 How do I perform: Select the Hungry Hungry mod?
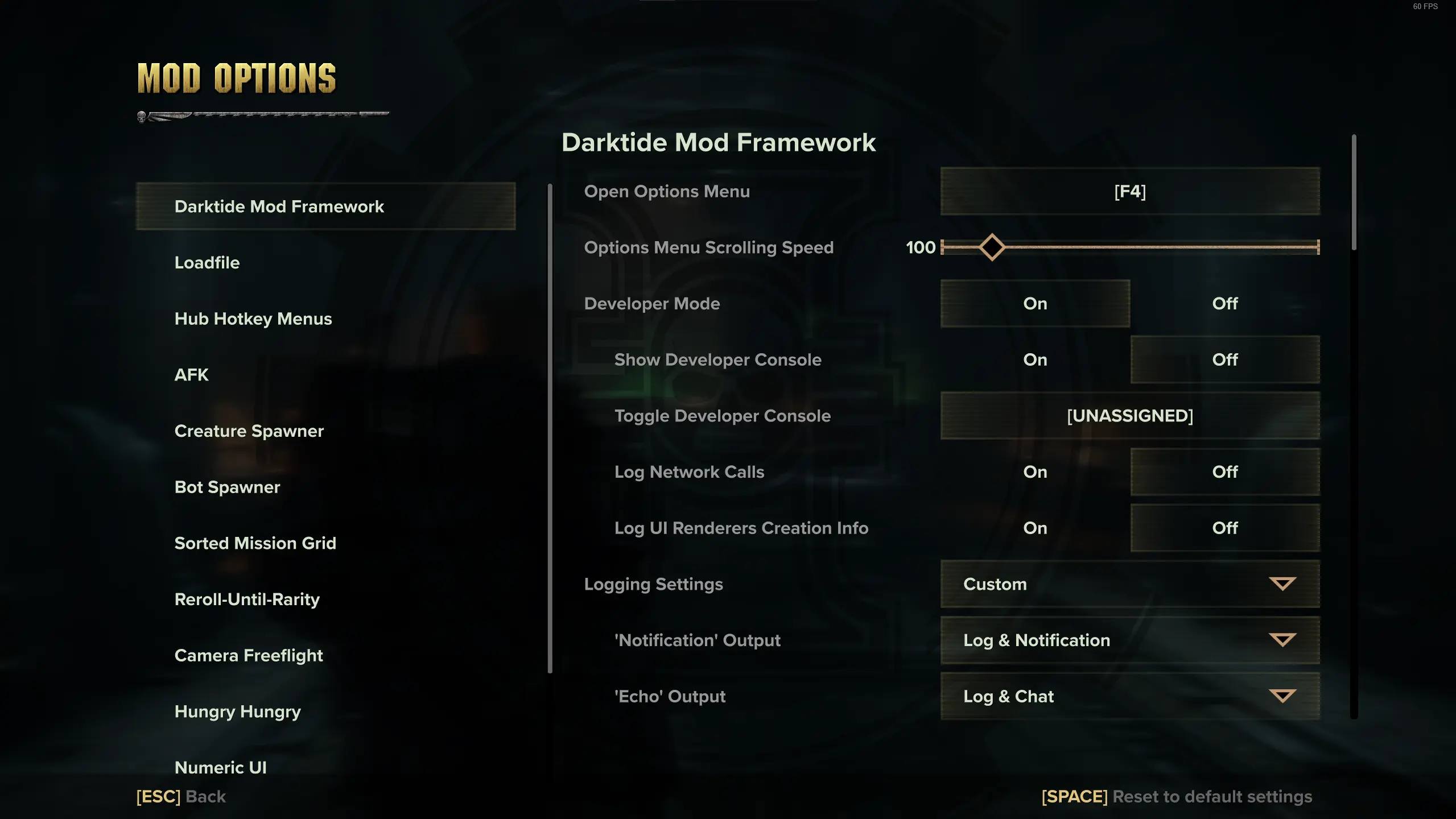pos(237,710)
